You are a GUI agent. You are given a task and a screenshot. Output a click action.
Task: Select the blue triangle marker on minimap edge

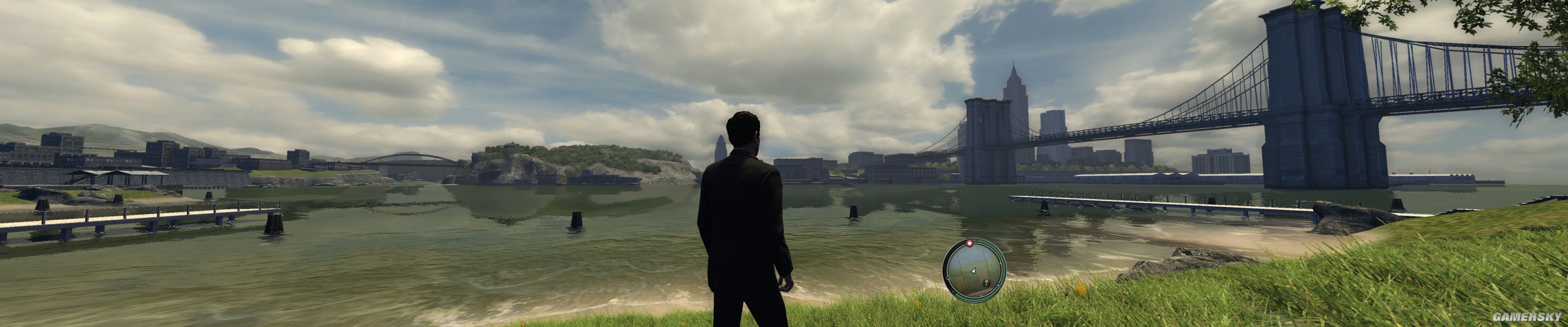(x=998, y=286)
